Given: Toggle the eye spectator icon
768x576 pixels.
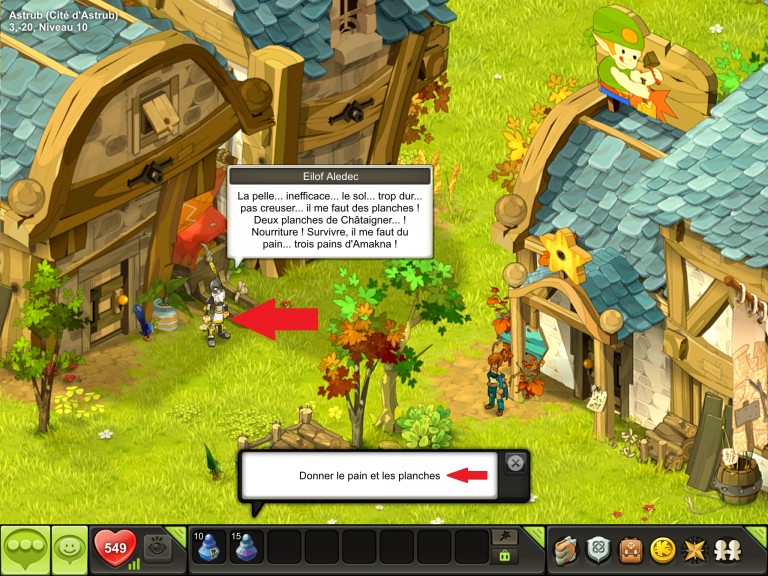Looking at the screenshot, I should pyautogui.click(x=157, y=548).
